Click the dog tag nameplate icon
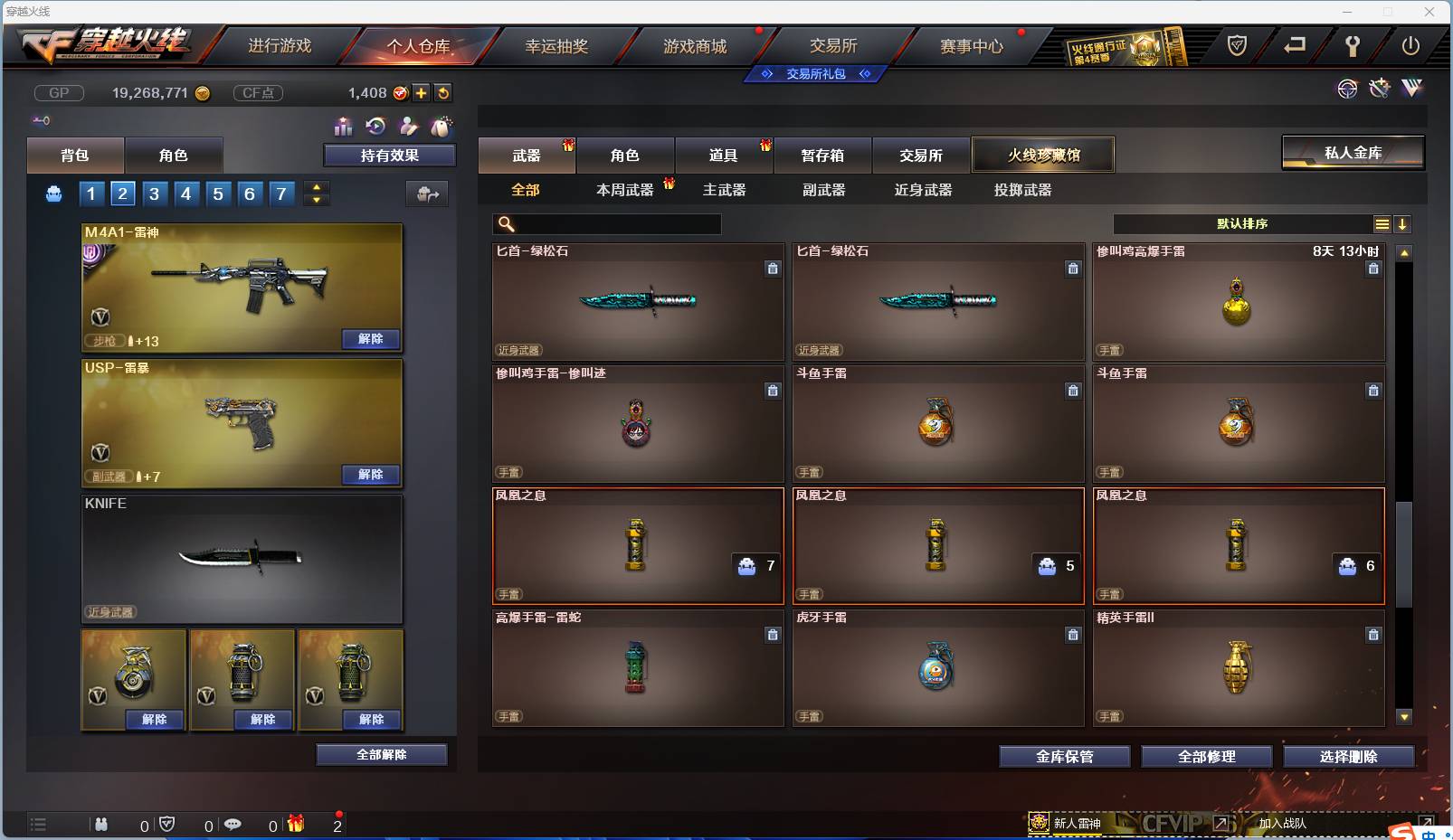 pyautogui.click(x=442, y=127)
